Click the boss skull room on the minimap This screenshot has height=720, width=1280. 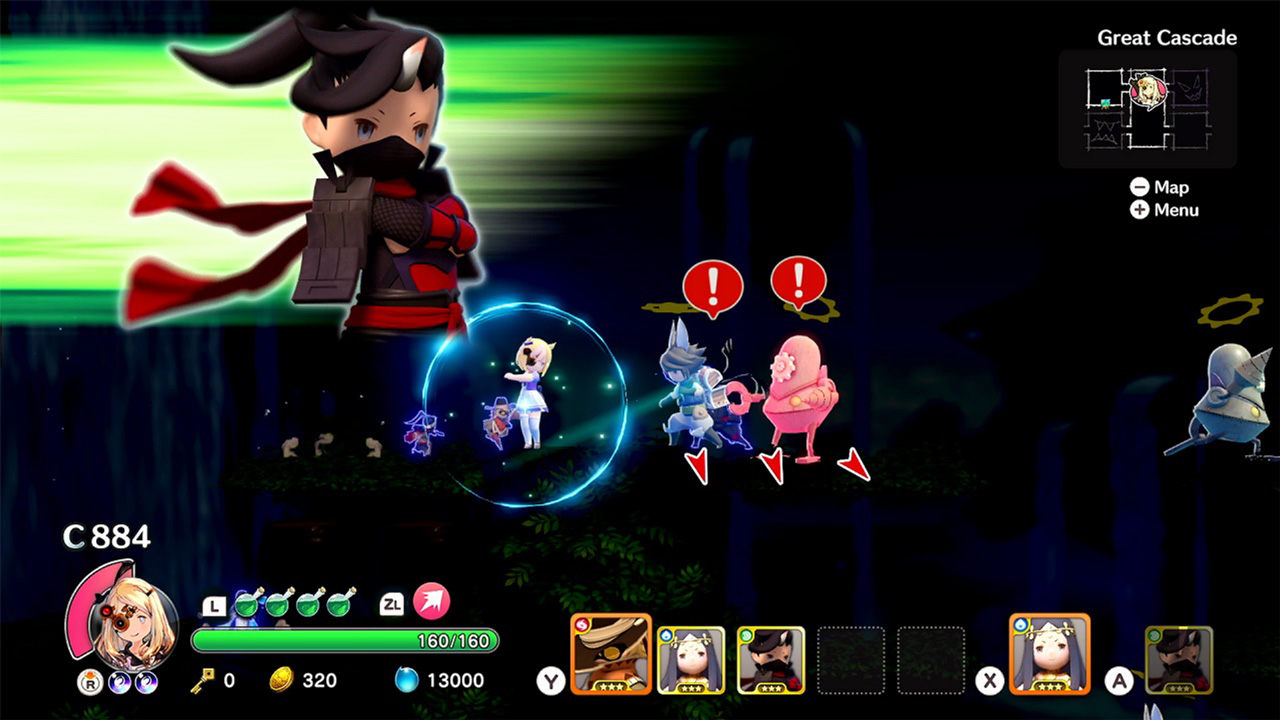point(1190,88)
